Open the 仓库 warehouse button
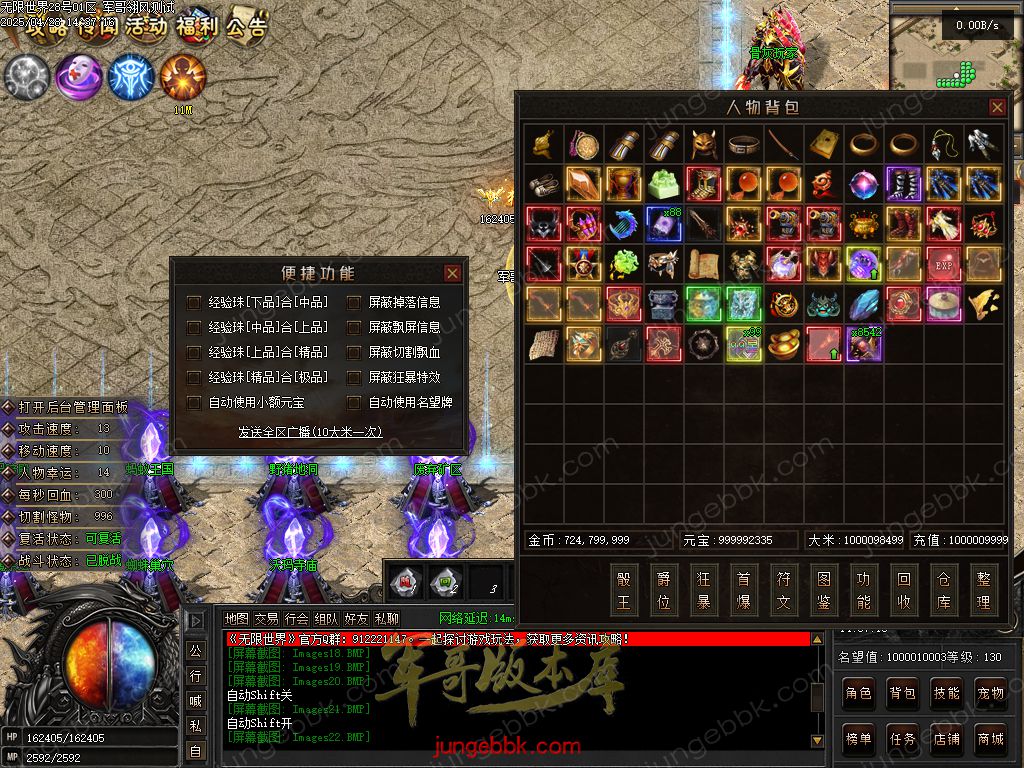Image resolution: width=1024 pixels, height=768 pixels. 944,590
